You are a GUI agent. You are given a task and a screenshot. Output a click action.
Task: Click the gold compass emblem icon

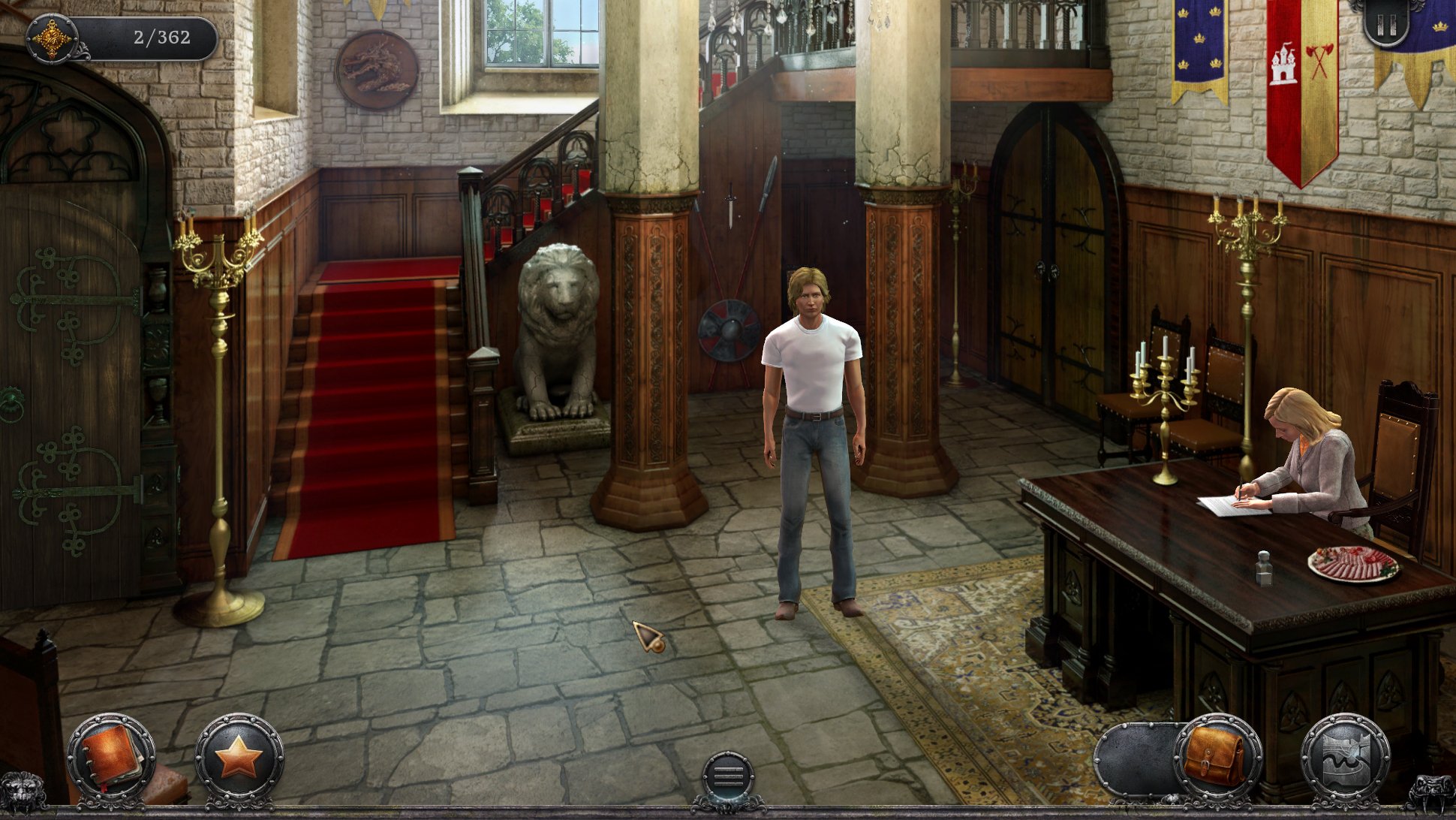coord(52,38)
